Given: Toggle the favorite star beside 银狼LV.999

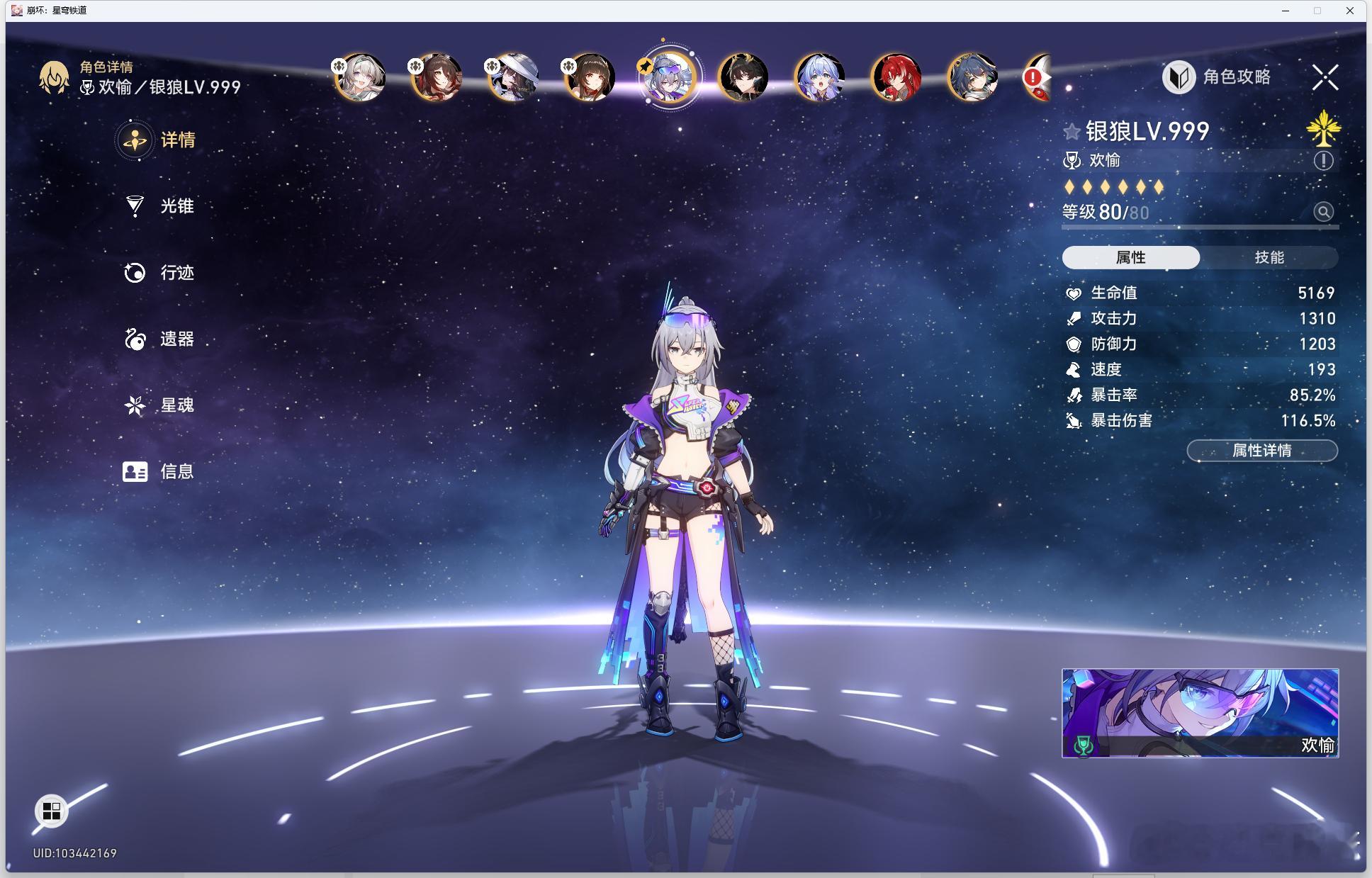Looking at the screenshot, I should coord(1072,131).
